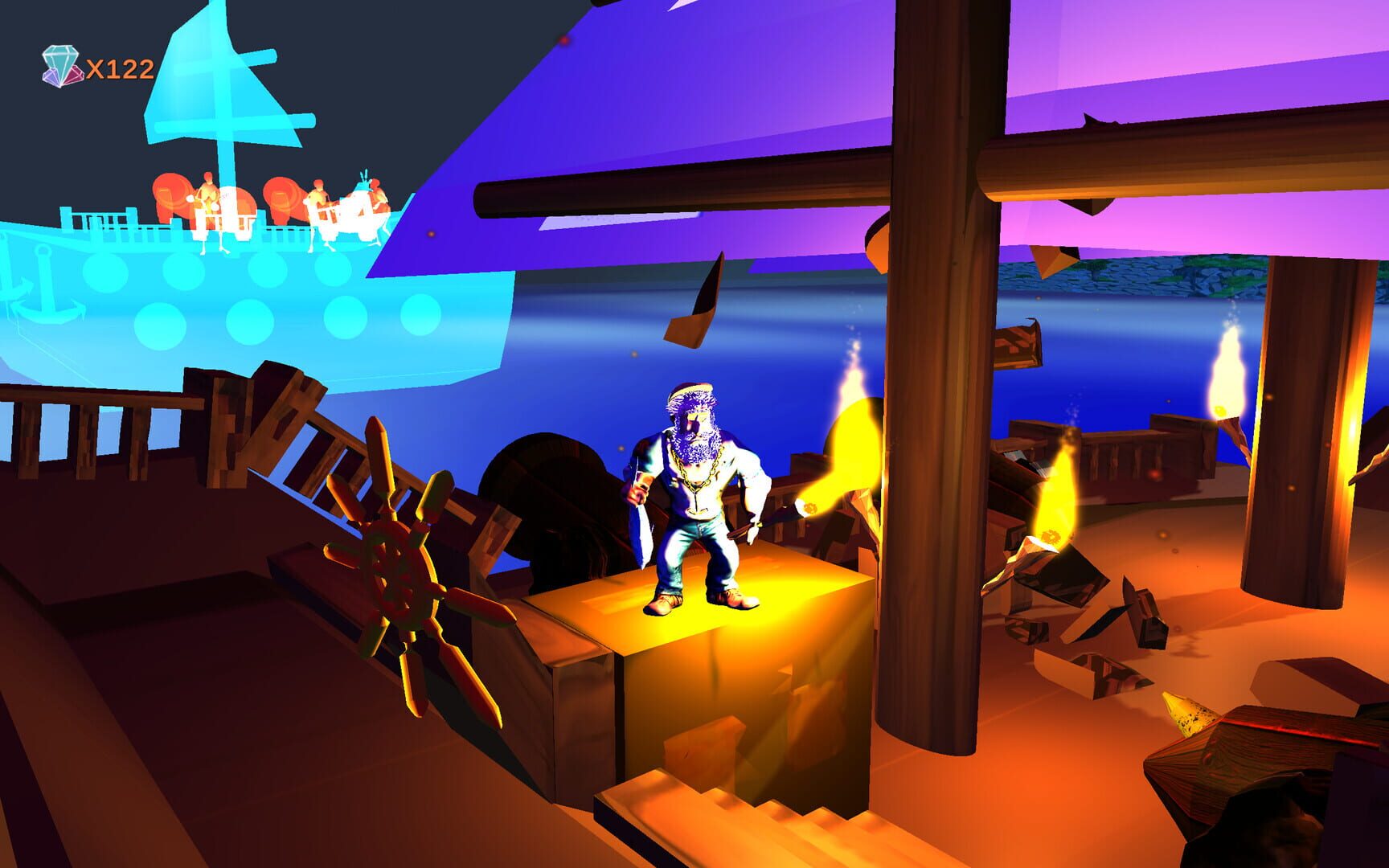Click the pink gem in the currency cluster
This screenshot has width=1389, height=868.
pos(76,75)
